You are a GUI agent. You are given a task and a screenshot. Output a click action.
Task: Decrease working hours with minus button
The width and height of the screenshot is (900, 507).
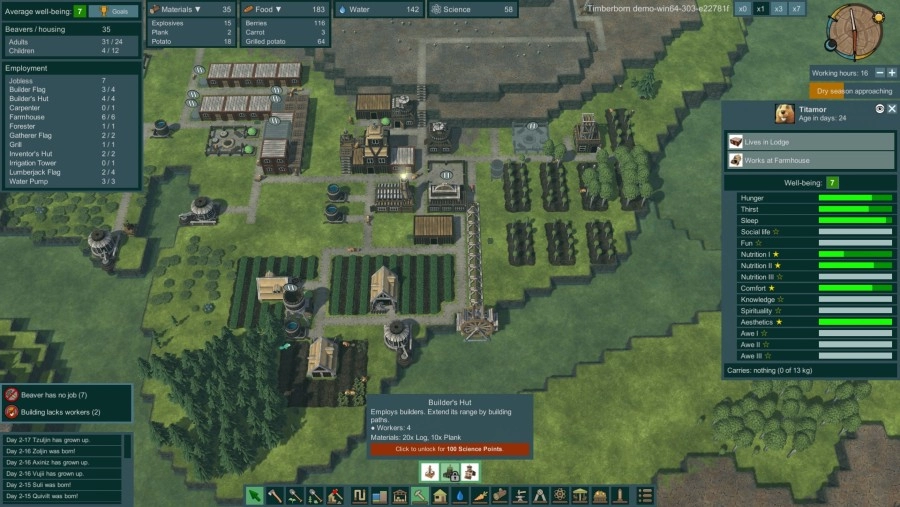pos(879,73)
